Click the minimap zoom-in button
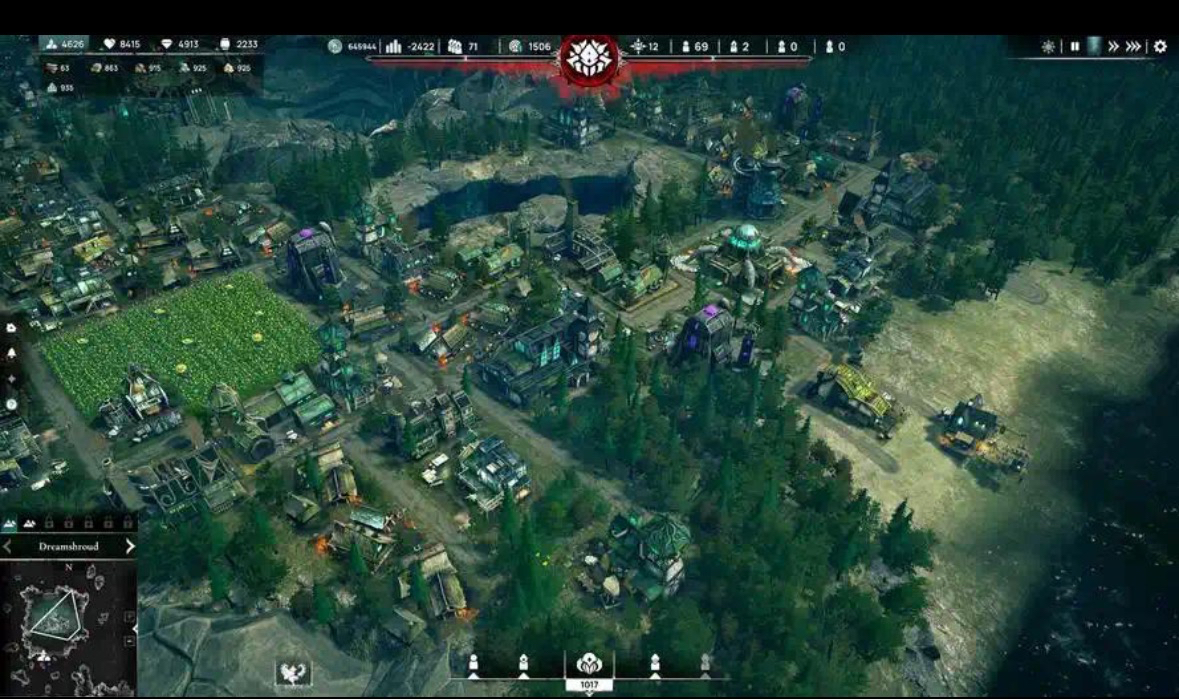 point(130,615)
